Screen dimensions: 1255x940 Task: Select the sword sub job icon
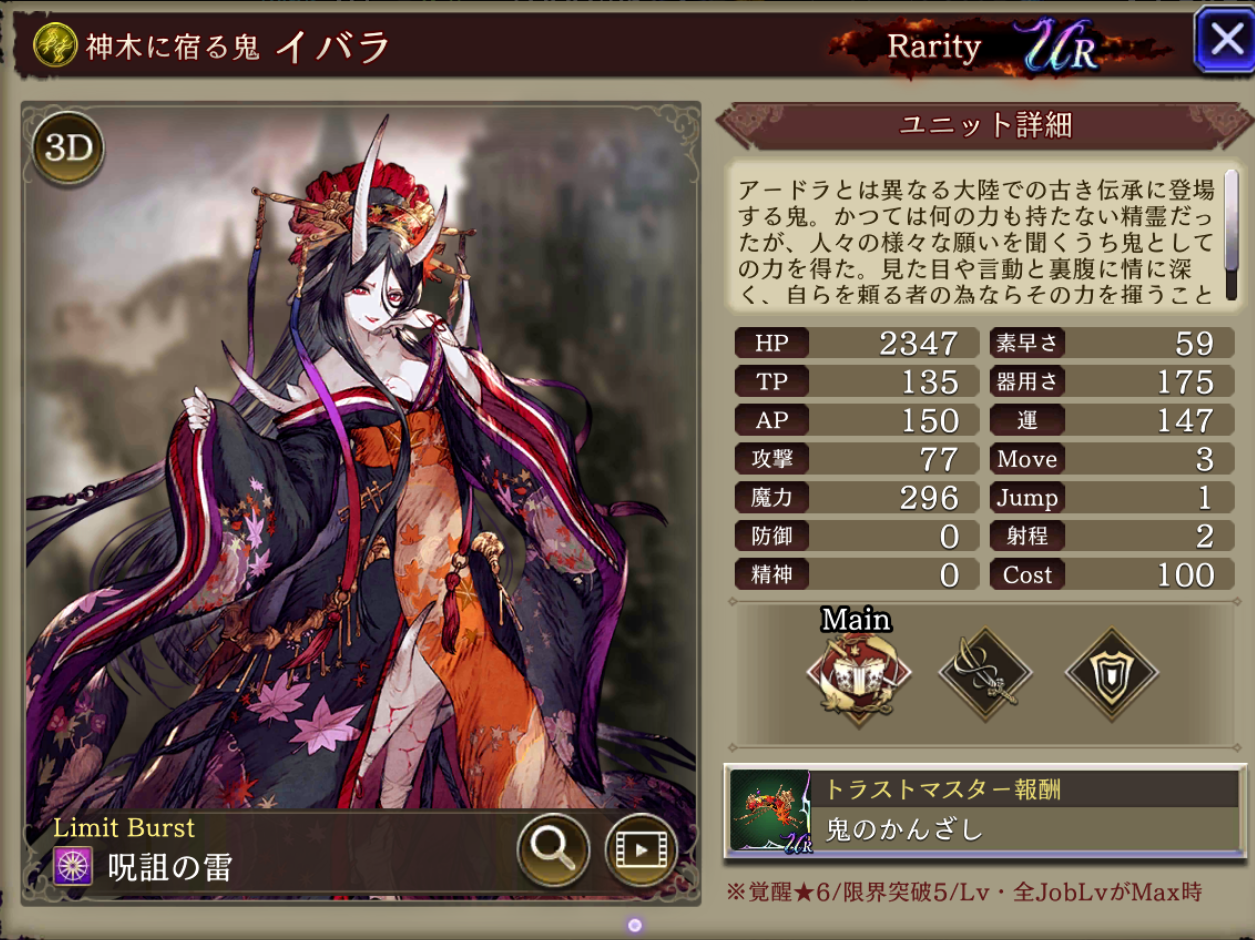pos(985,676)
